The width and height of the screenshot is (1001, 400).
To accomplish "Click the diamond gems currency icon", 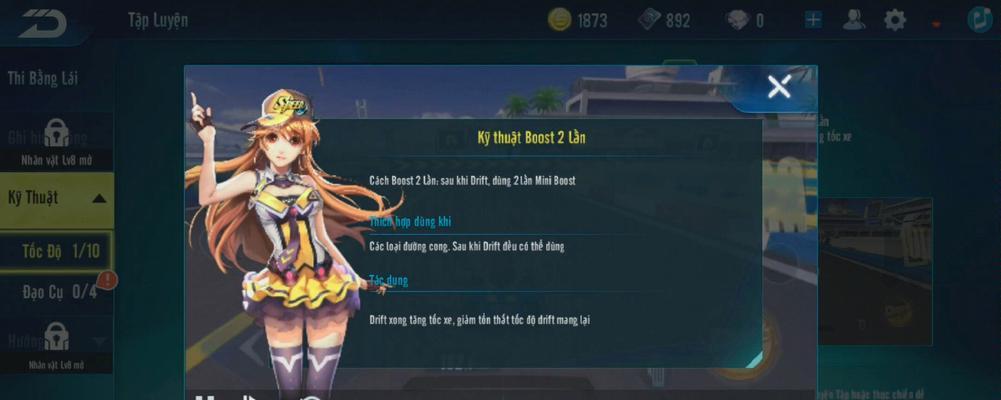I will (735, 20).
